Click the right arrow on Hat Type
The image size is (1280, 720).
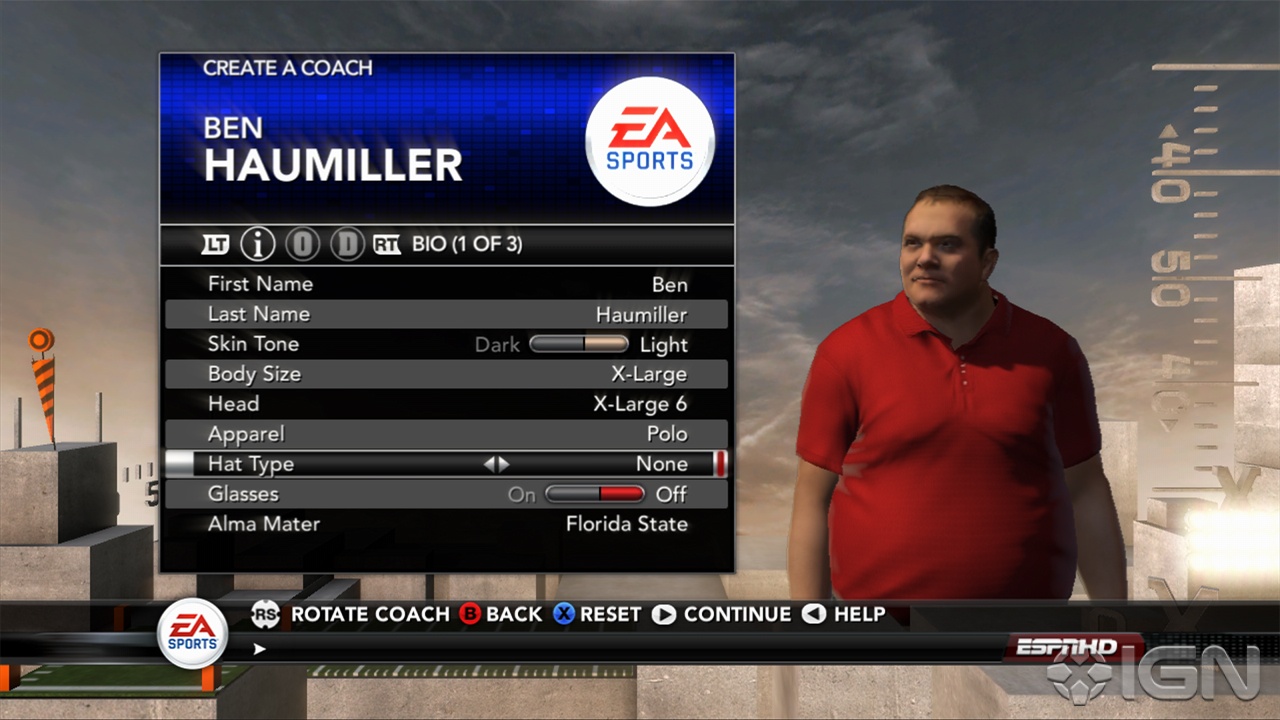[503, 463]
